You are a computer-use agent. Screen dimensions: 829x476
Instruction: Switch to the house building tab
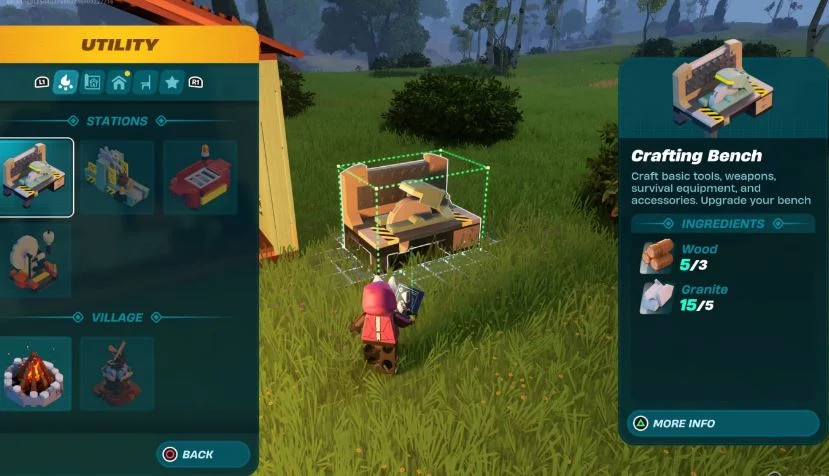119,82
